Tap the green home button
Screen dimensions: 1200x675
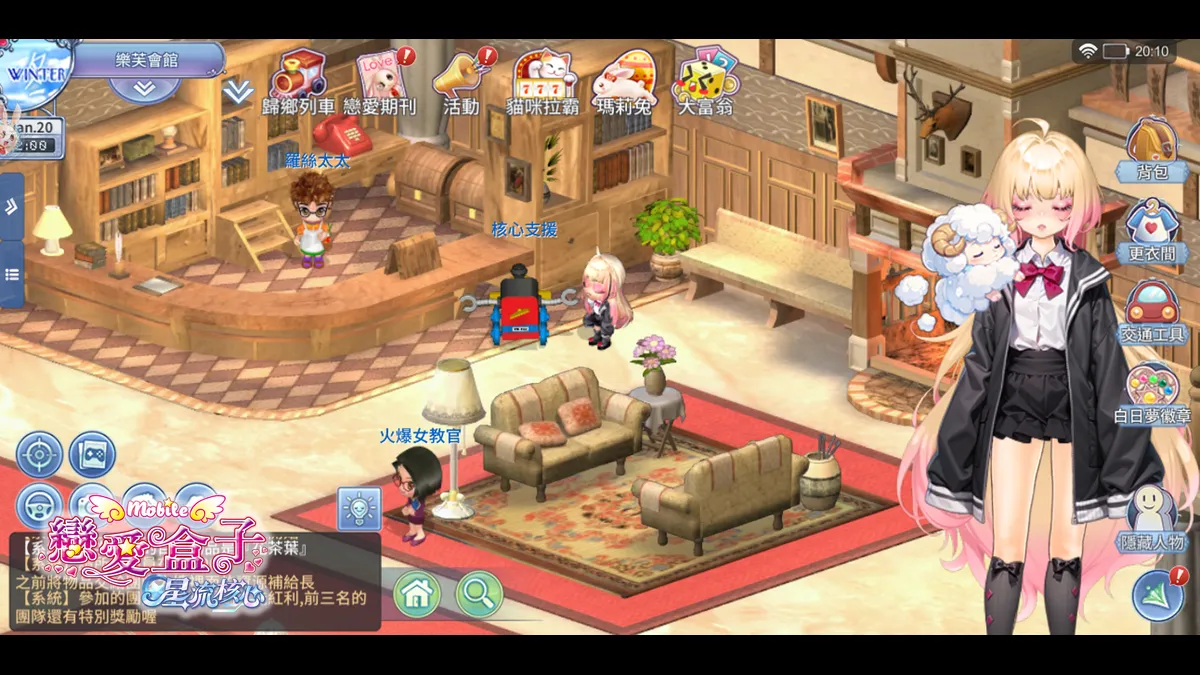coord(417,594)
